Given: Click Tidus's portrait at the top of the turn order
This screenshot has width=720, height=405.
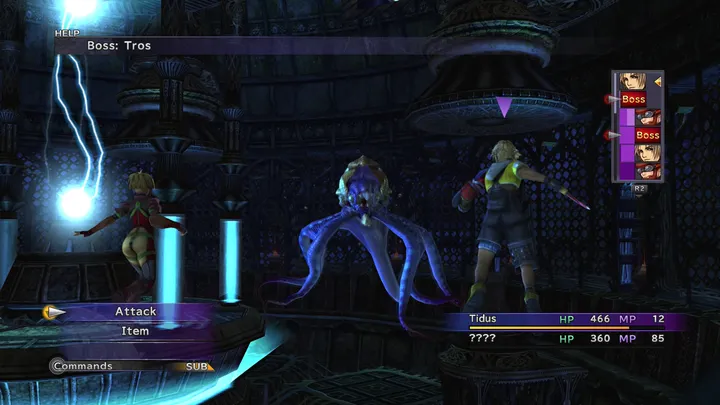Looking at the screenshot, I should coord(631,81).
